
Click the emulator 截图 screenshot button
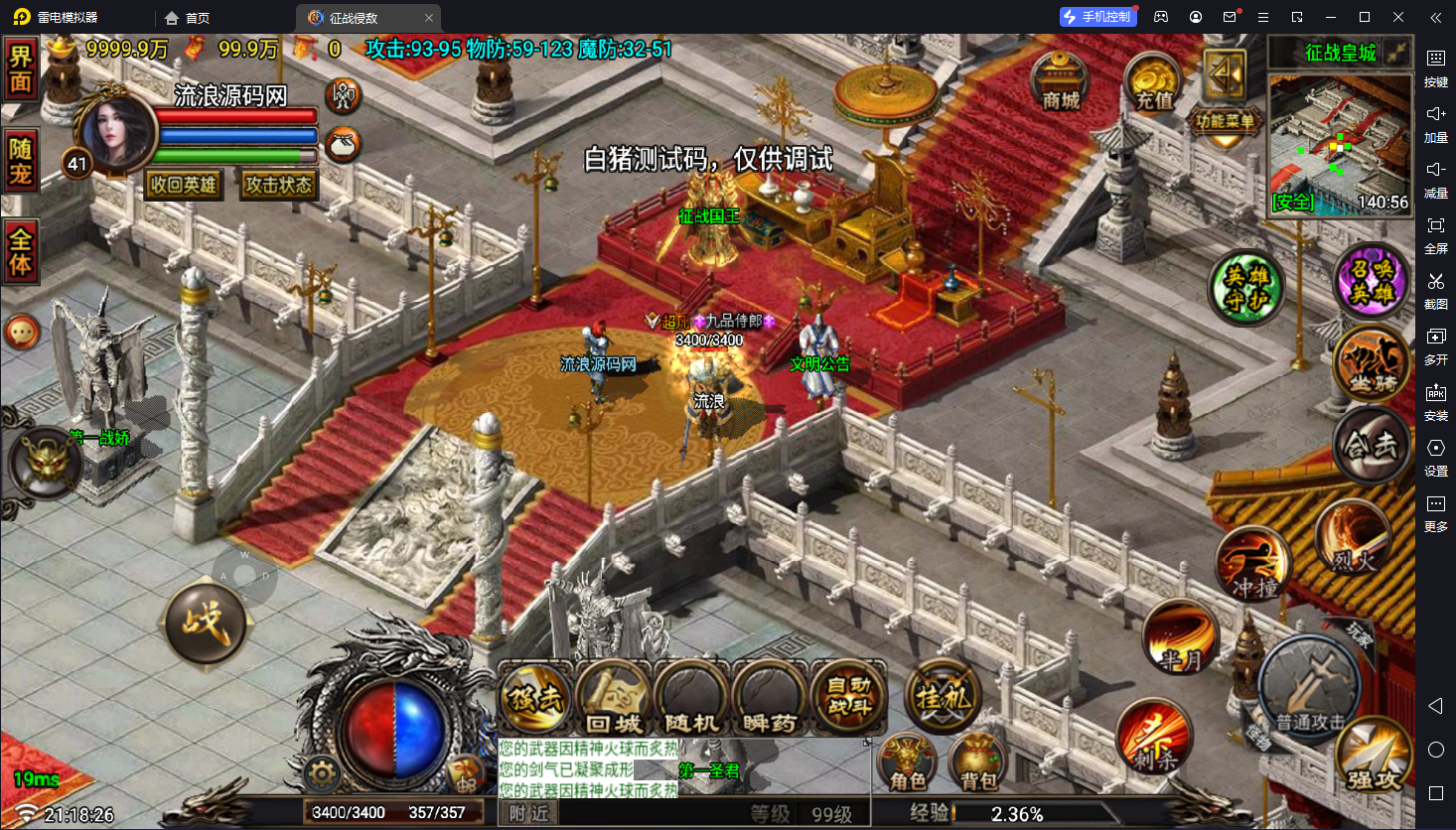coord(1435,288)
